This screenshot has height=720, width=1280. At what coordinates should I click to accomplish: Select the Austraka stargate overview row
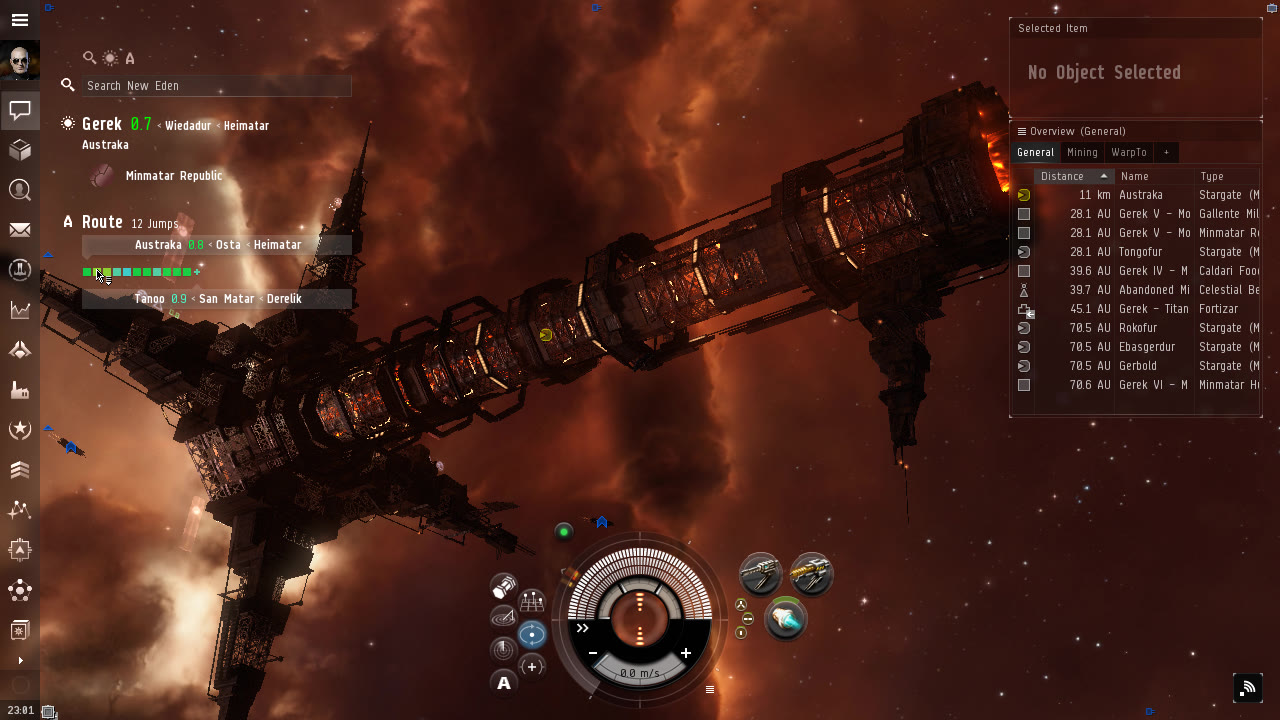tap(1140, 195)
